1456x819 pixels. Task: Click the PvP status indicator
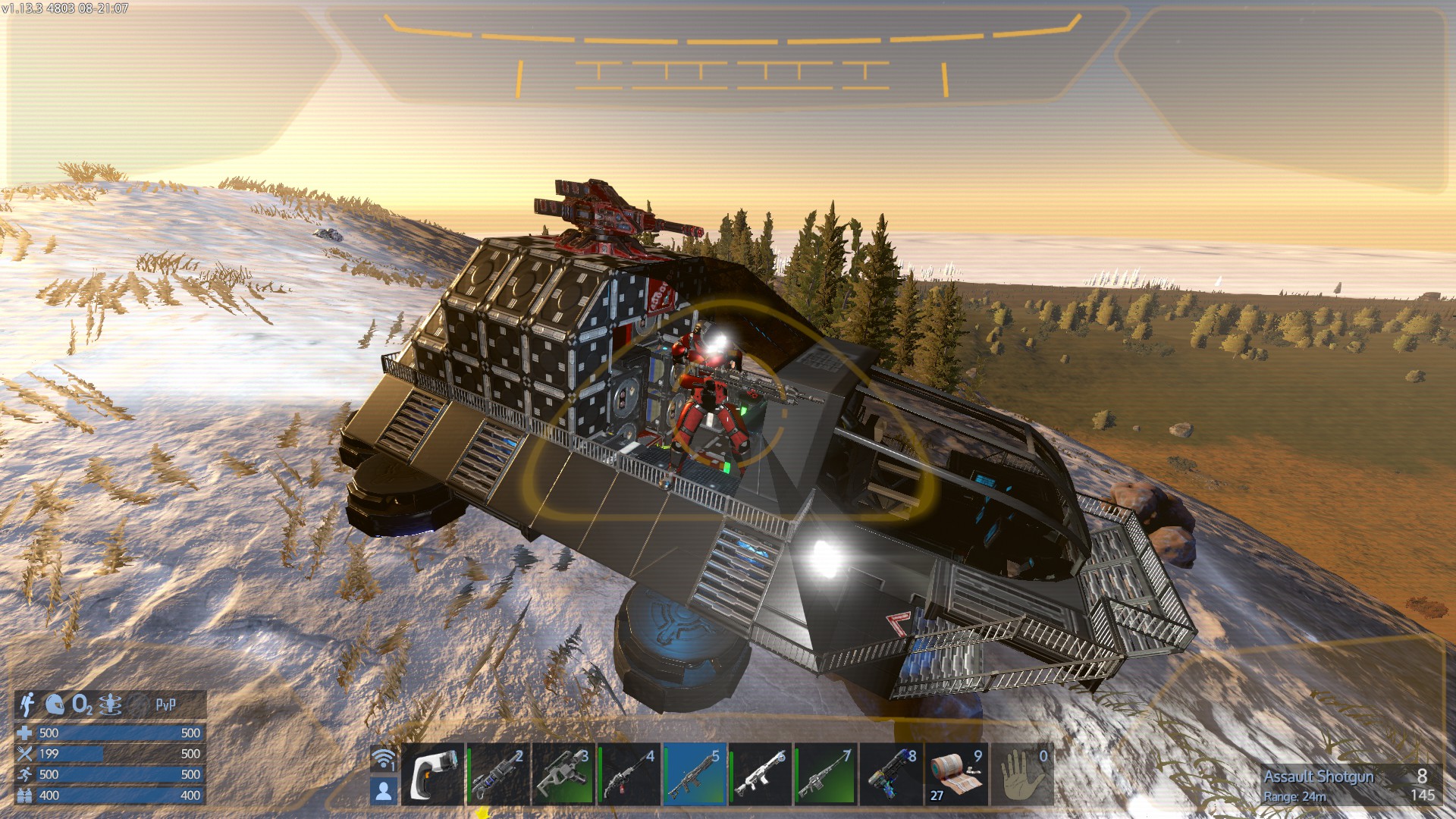[165, 705]
